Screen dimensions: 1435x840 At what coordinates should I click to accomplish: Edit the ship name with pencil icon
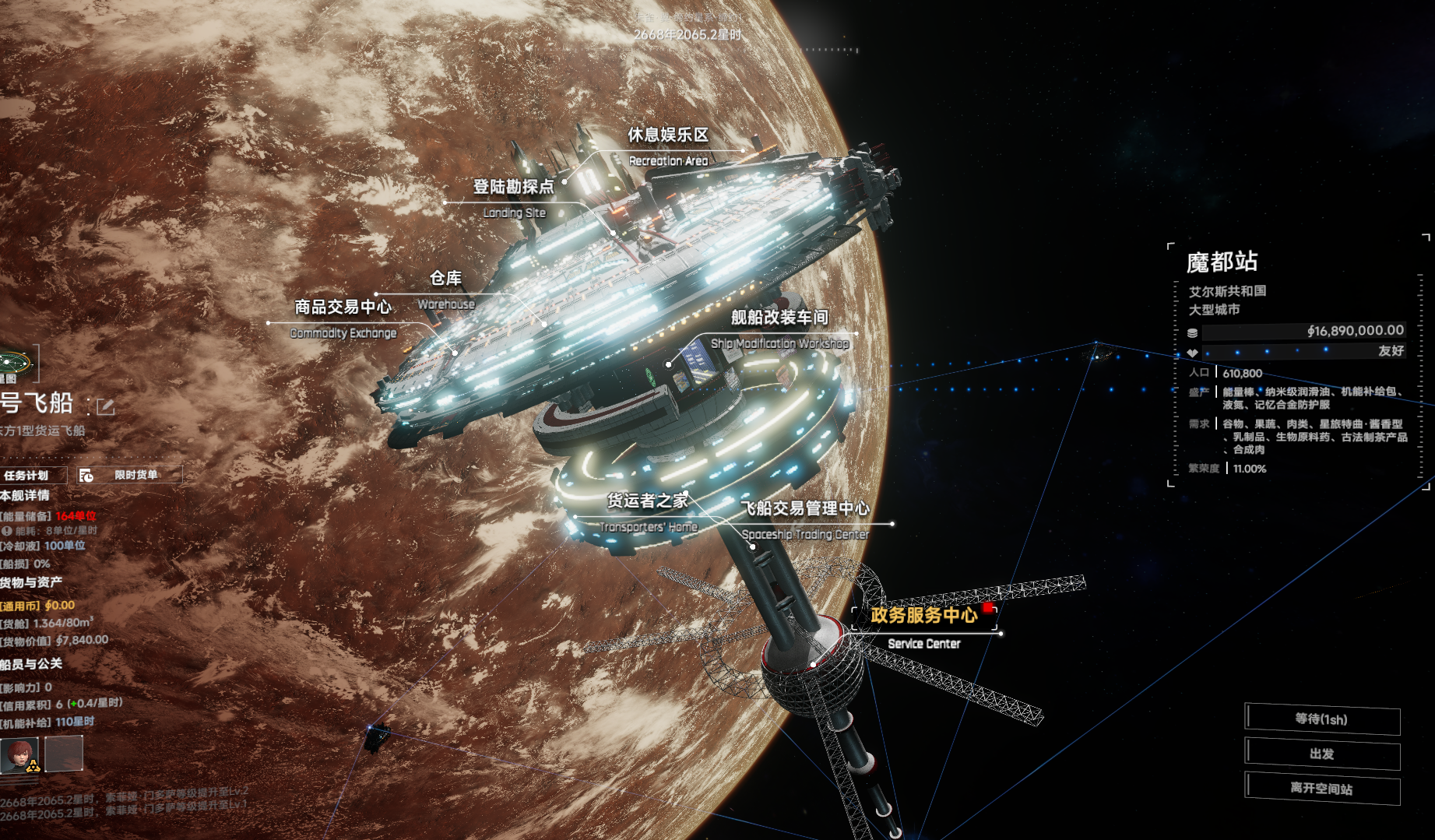pyautogui.click(x=105, y=406)
